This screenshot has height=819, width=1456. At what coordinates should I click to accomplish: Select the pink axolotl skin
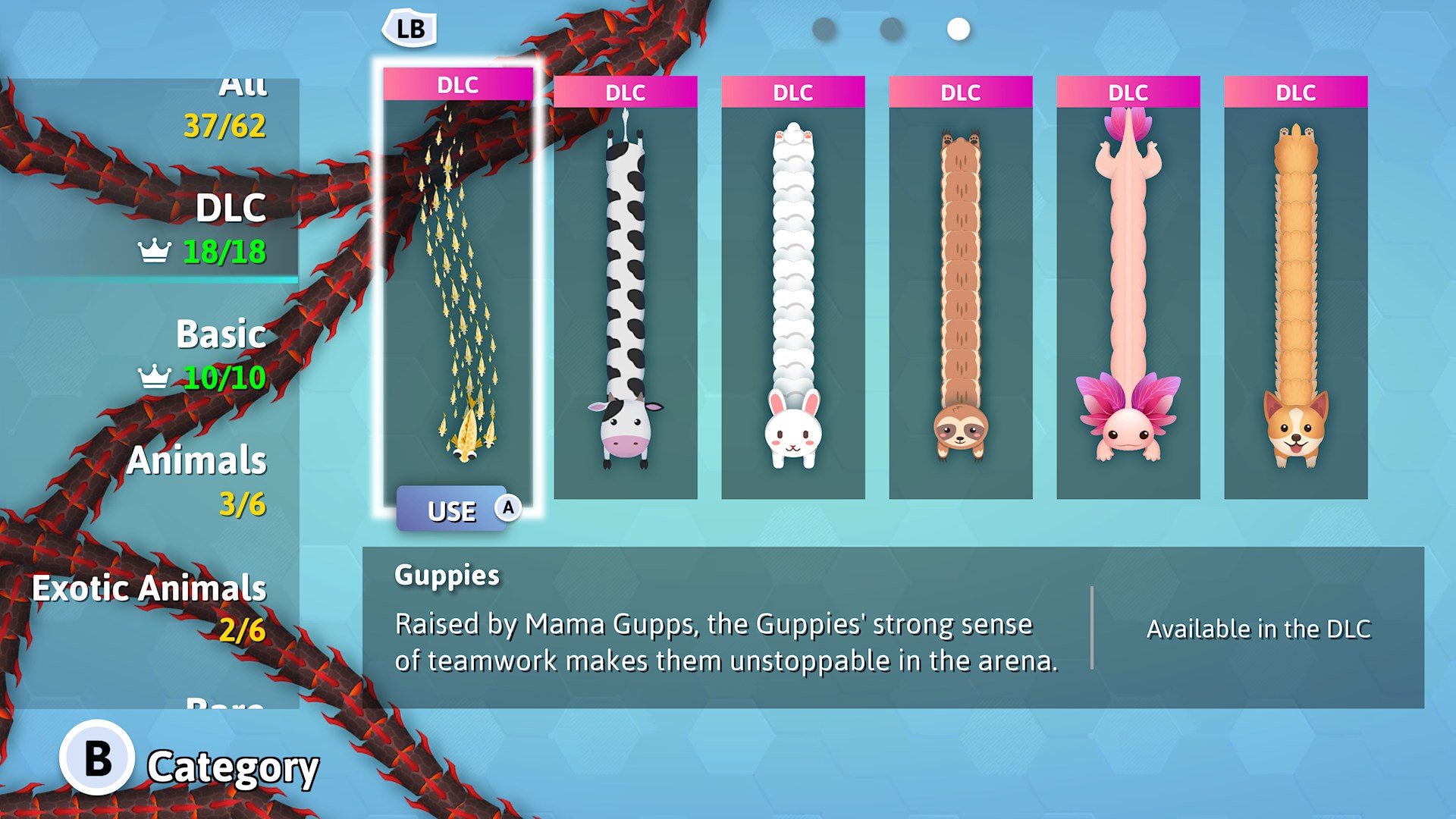[1129, 288]
